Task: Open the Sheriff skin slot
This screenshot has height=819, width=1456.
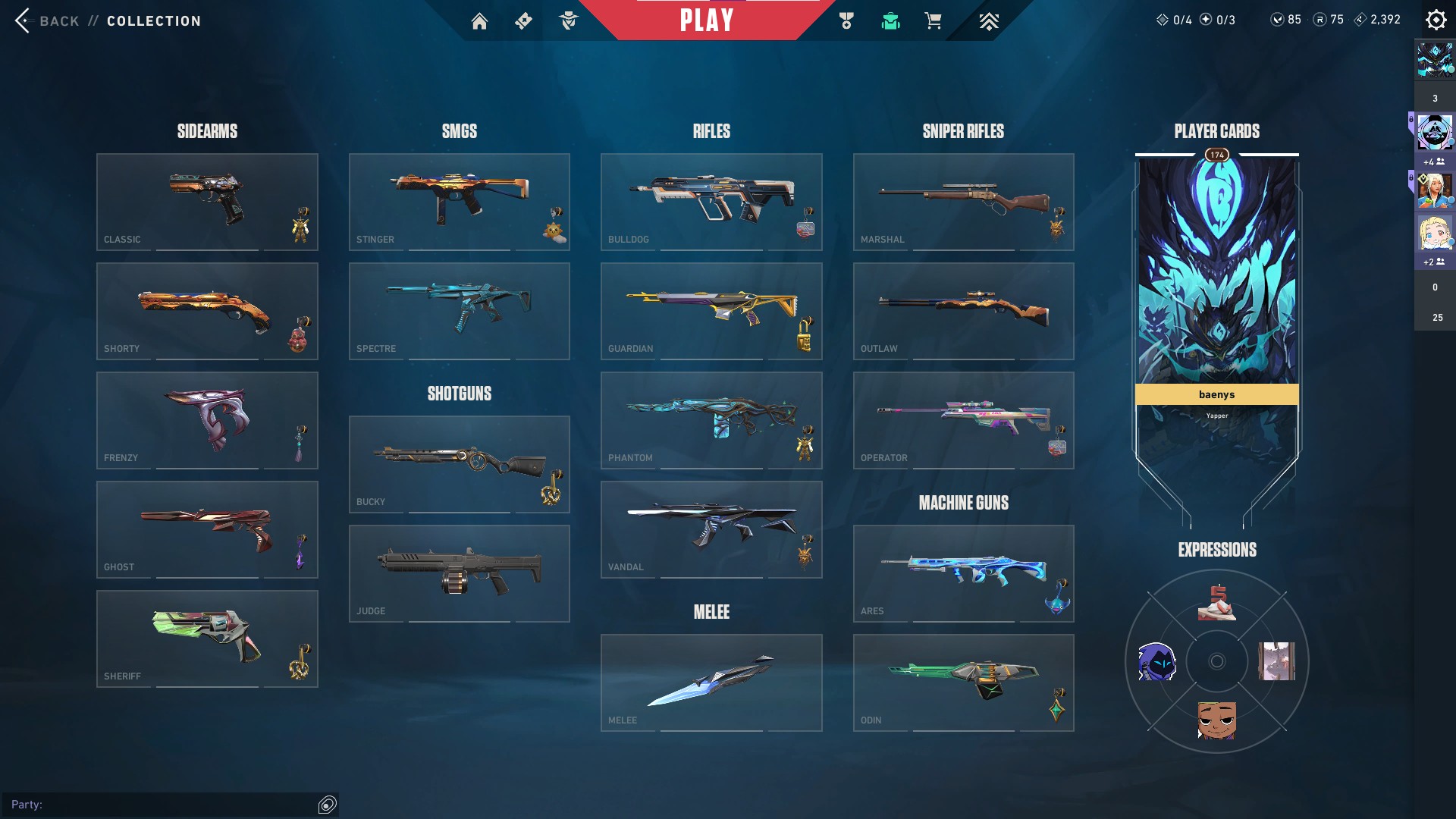Action: coord(207,639)
